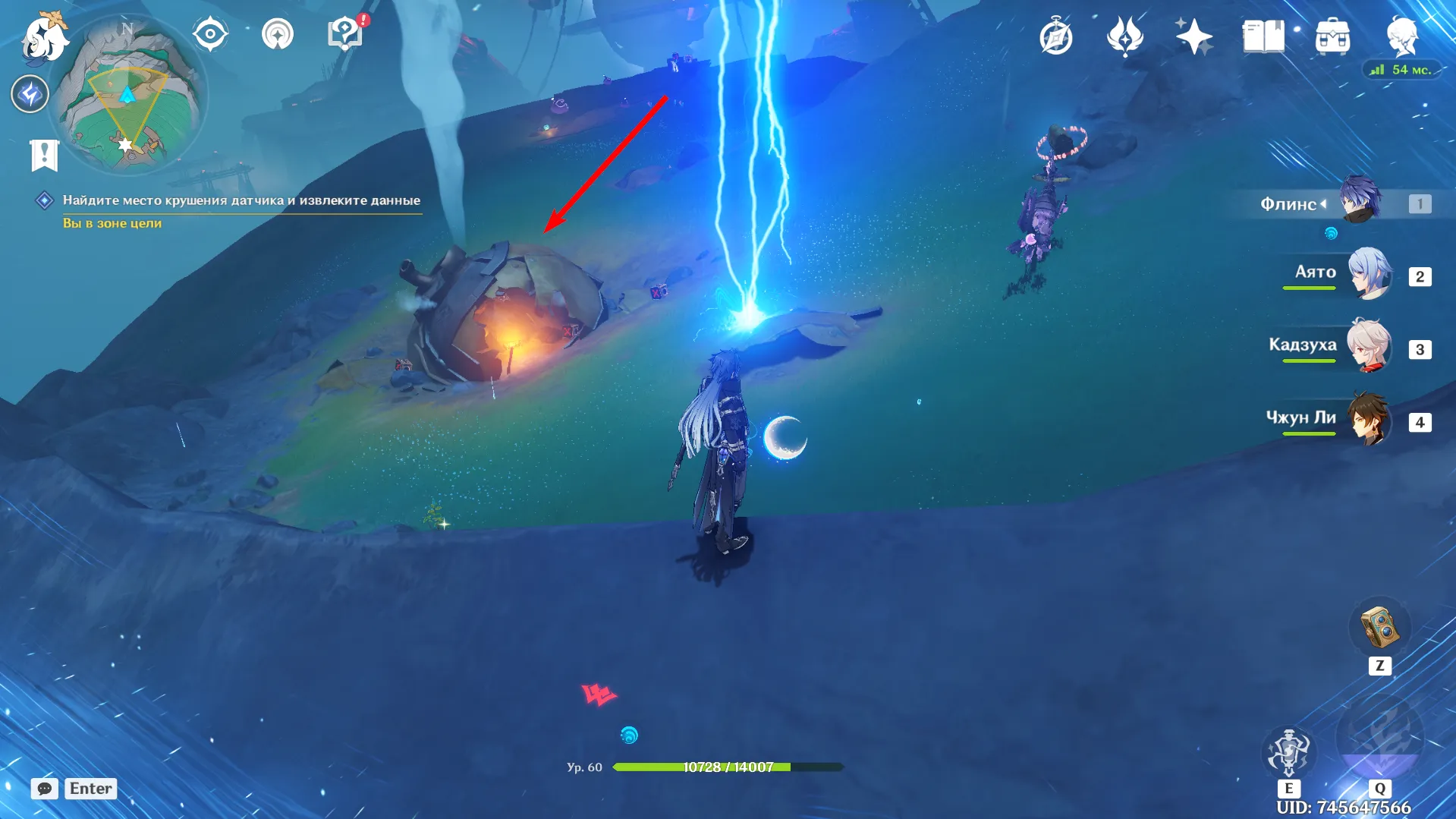Open the inventory backpack icon
Screen dimensions: 1456x819
click(x=1332, y=34)
